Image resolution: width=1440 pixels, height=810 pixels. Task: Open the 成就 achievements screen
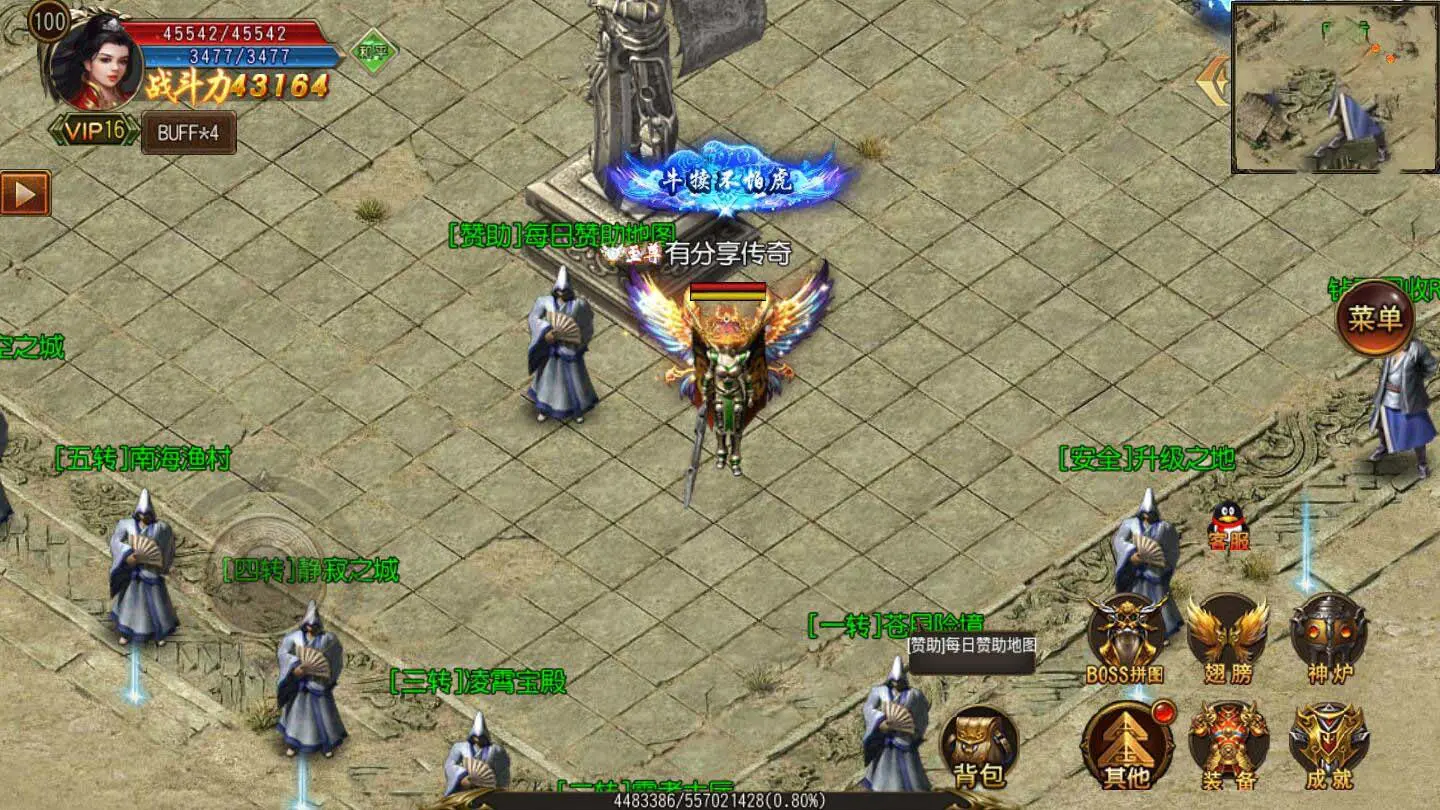click(x=1329, y=746)
